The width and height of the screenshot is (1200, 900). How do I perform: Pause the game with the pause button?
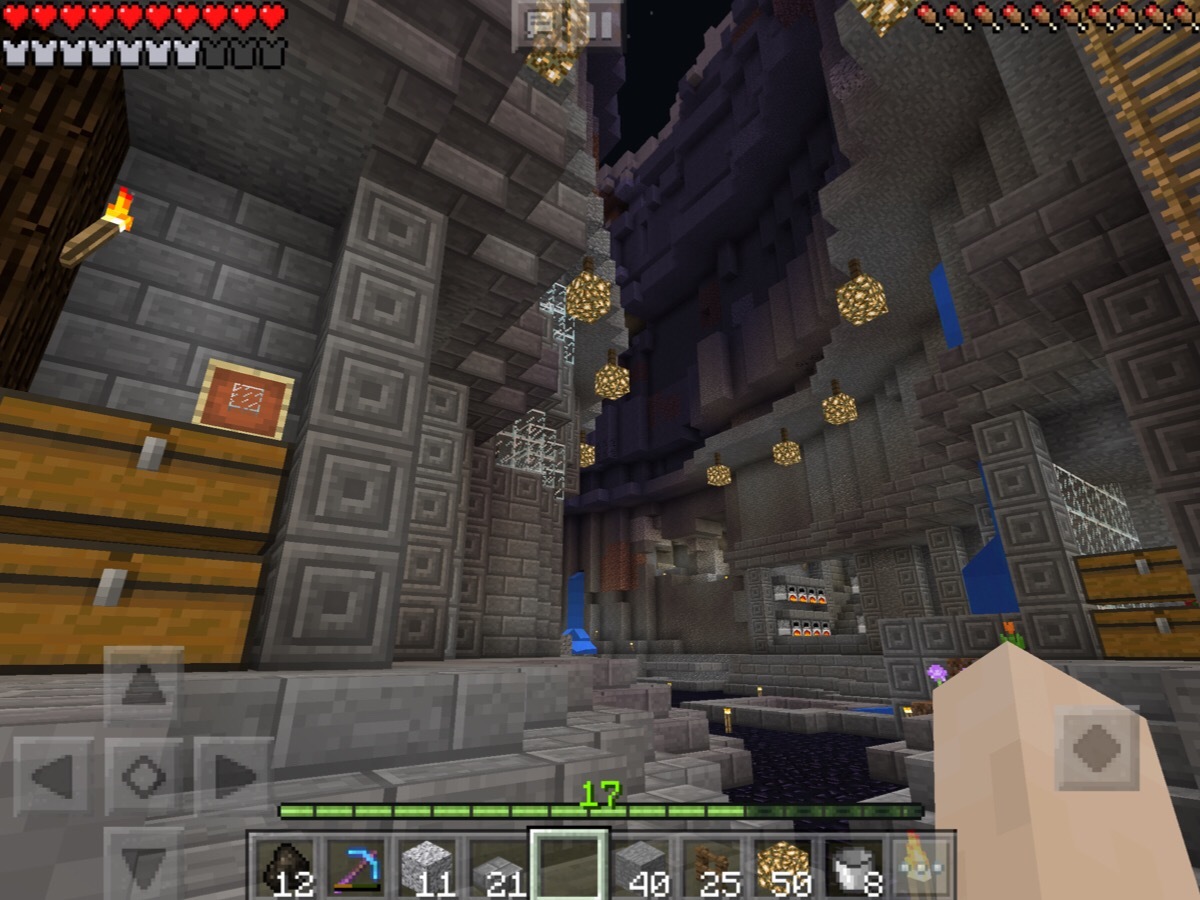[x=601, y=25]
